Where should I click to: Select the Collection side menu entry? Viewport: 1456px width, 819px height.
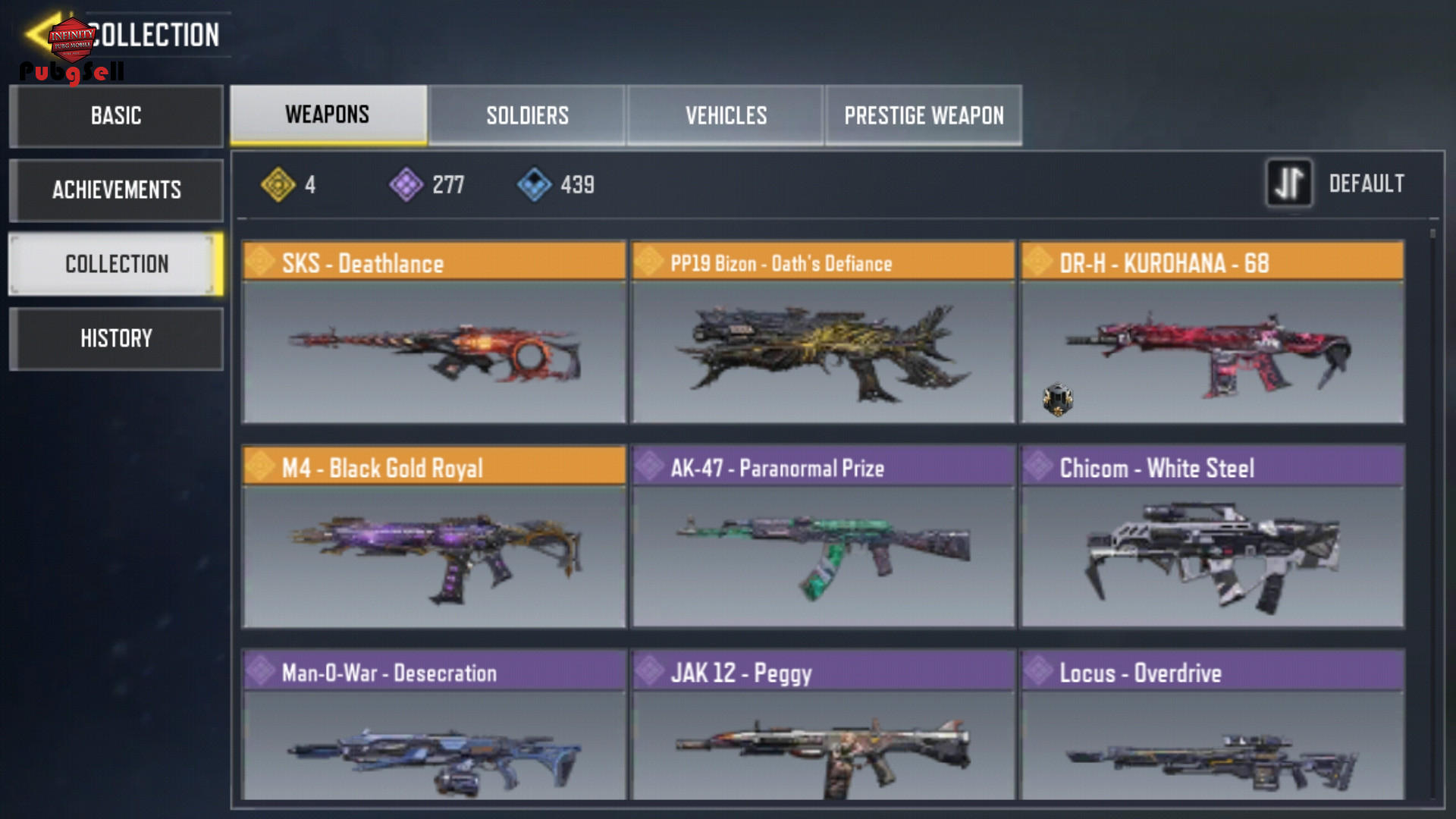pyautogui.click(x=116, y=264)
